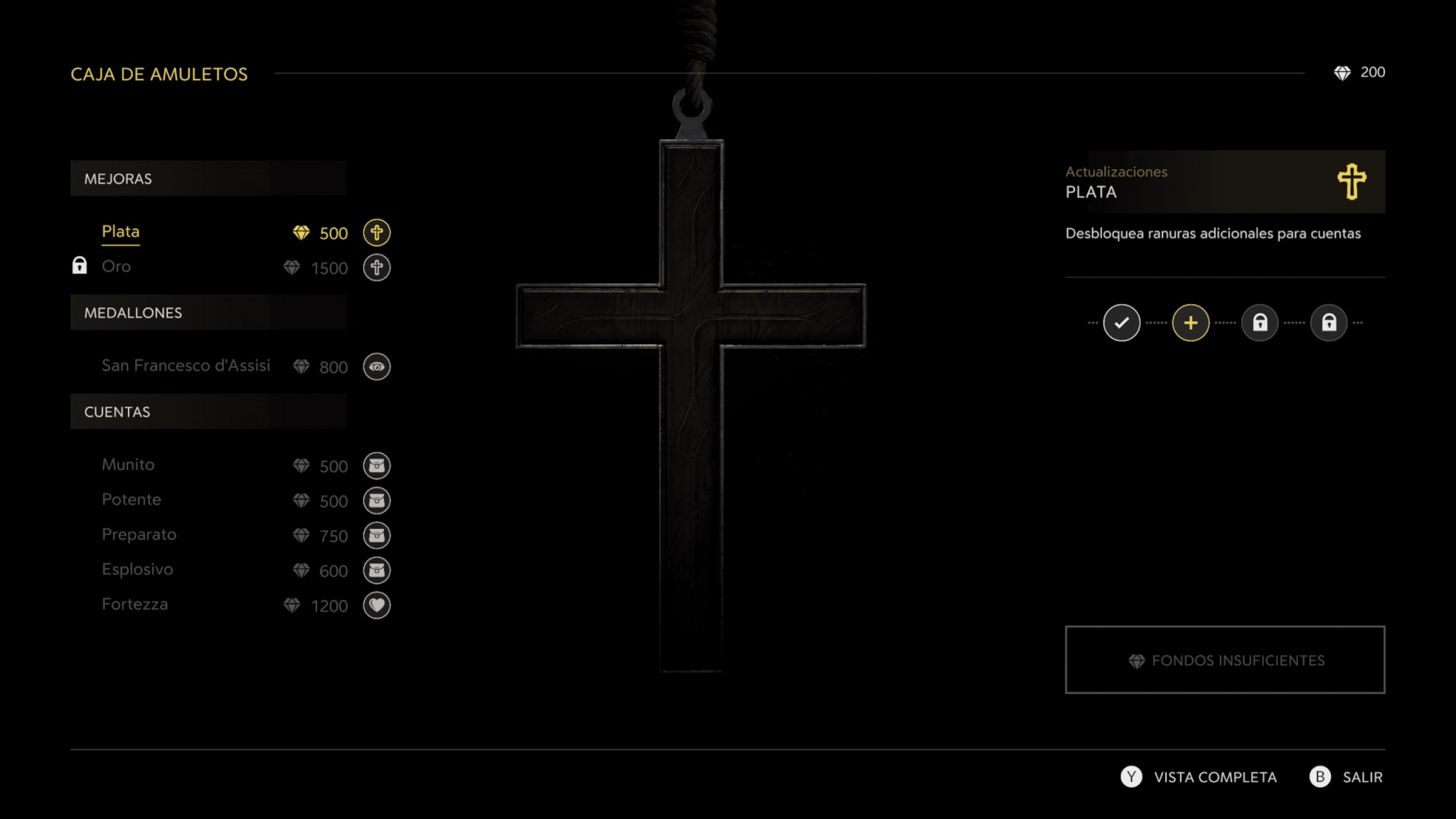The height and width of the screenshot is (819, 1456).
Task: Click the completed checkmark upgrade node
Action: pyautogui.click(x=1121, y=323)
